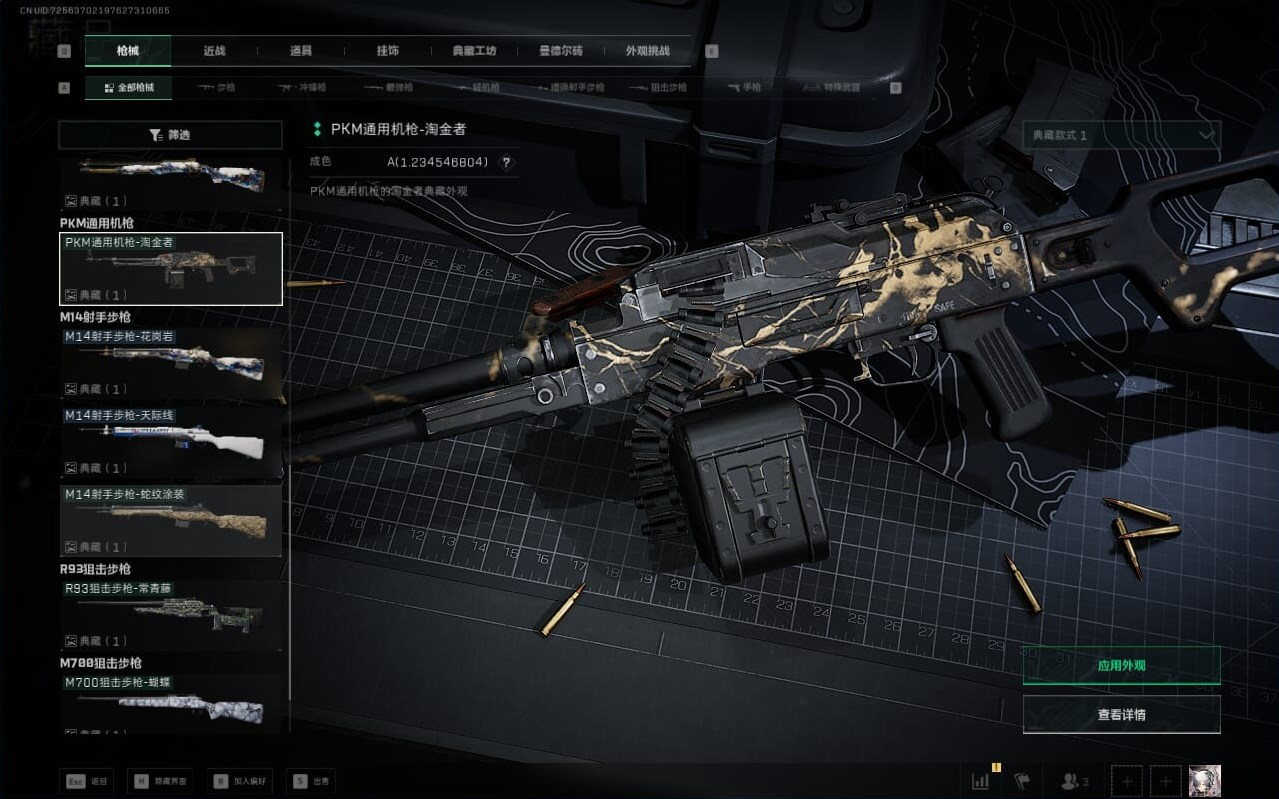This screenshot has width=1279, height=799.
Task: Click the question mark beside 成色 grade
Action: click(x=506, y=162)
